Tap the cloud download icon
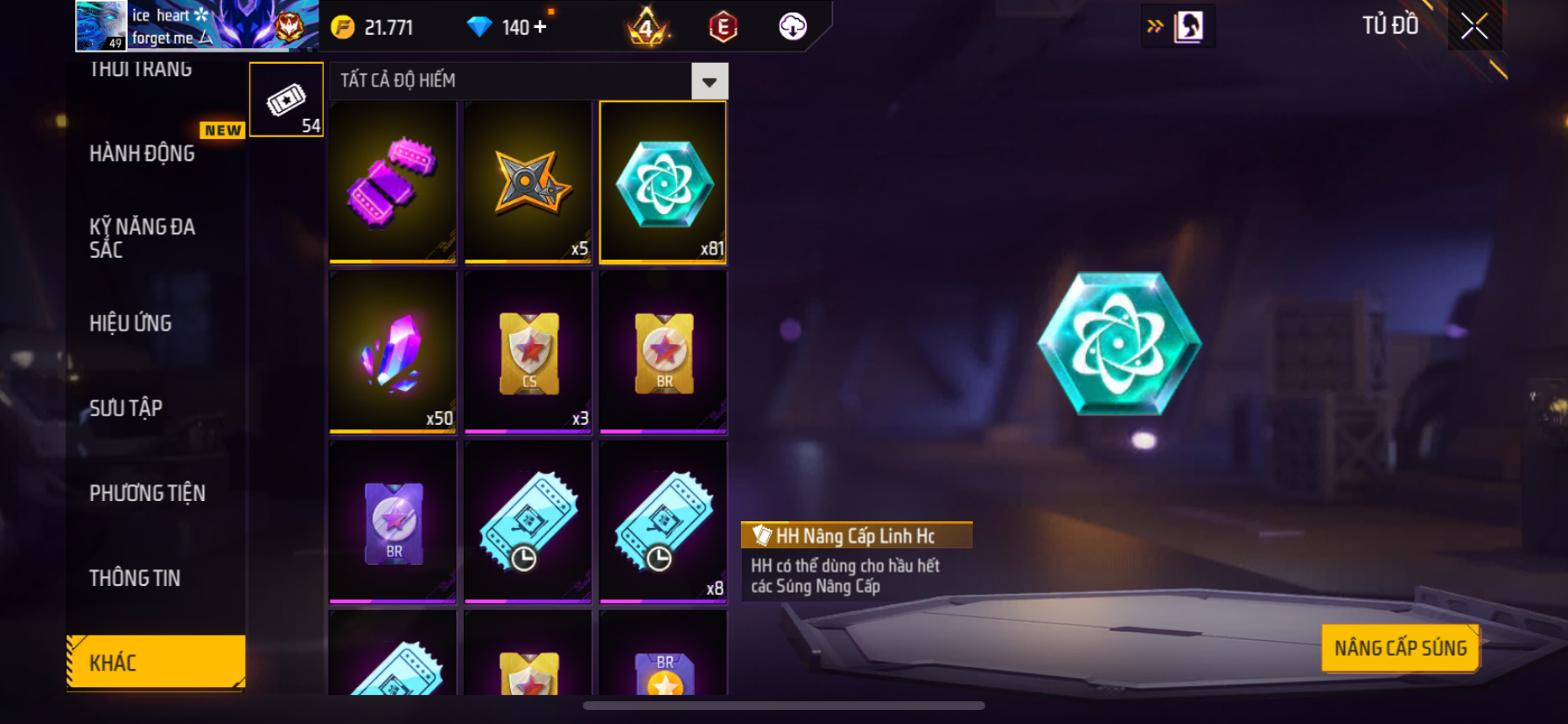The image size is (1568, 724). 793,27
